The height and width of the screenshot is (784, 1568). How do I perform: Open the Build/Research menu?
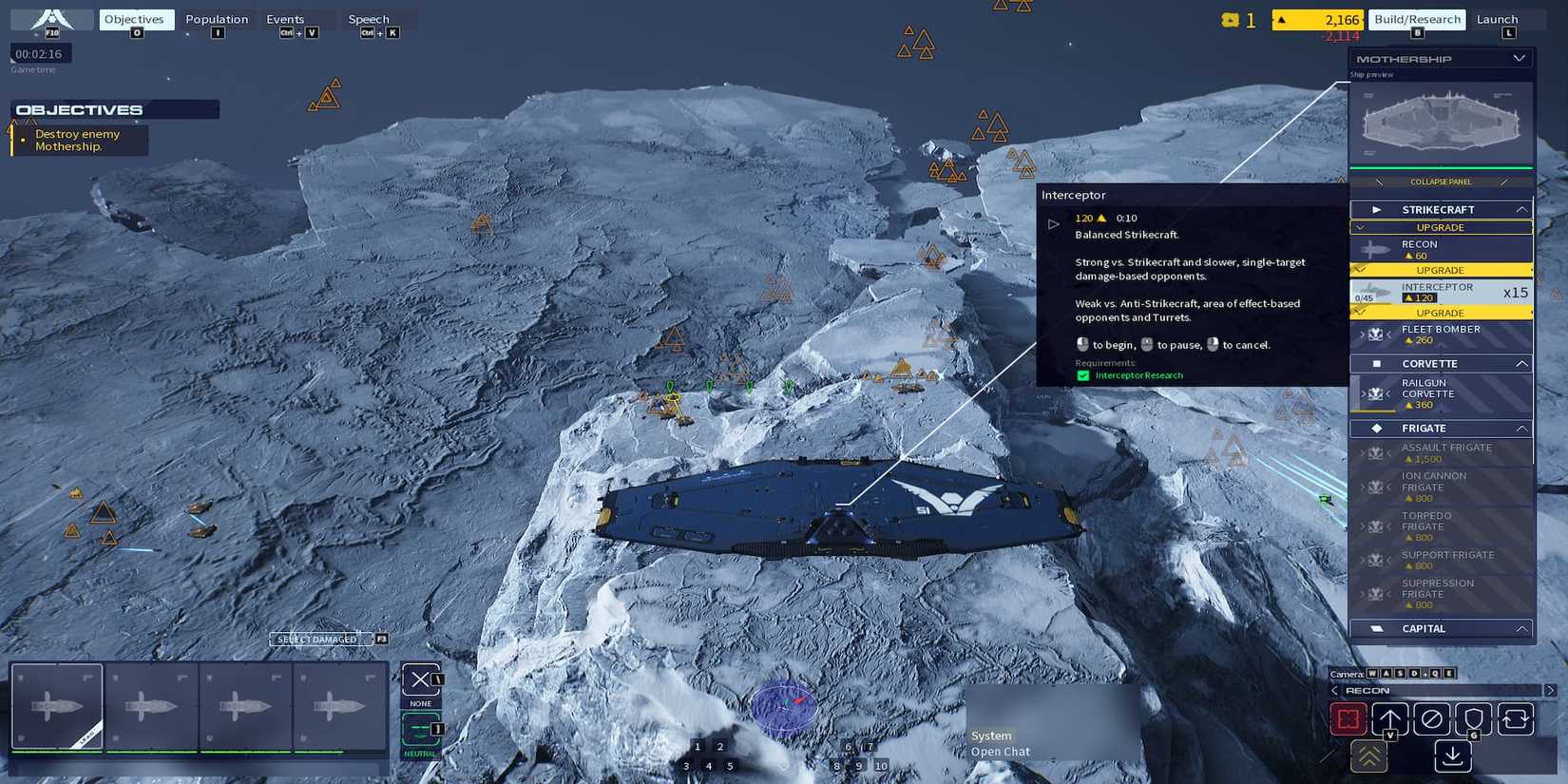pyautogui.click(x=1416, y=18)
